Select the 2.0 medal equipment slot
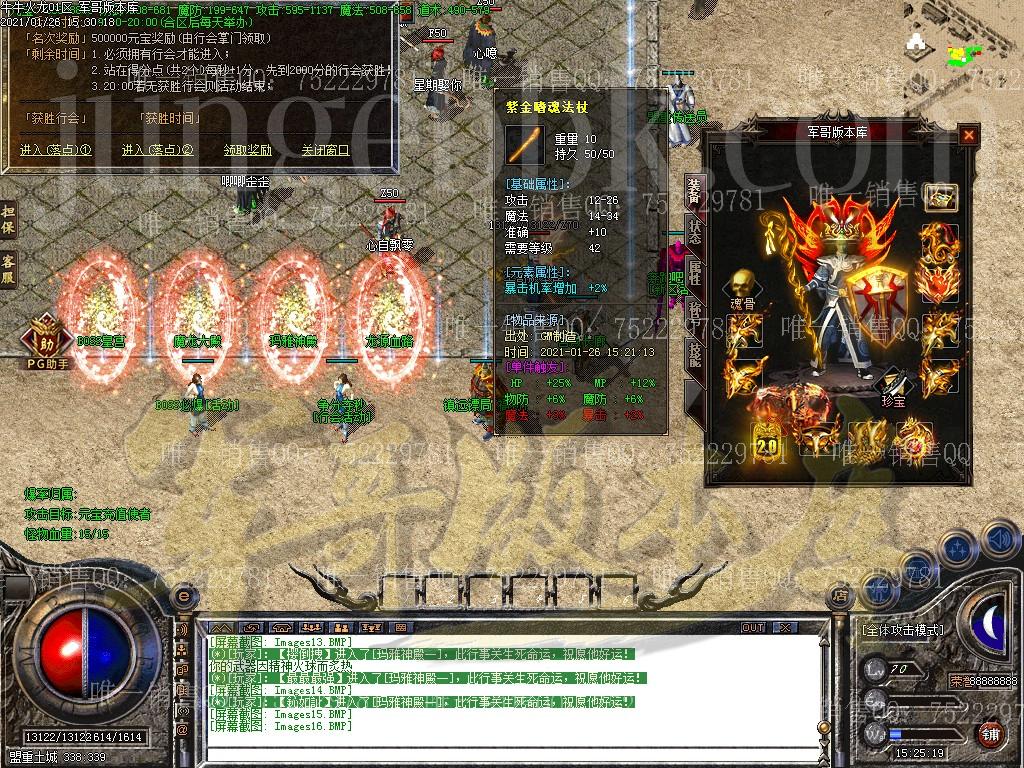1024x768 pixels. 767,438
